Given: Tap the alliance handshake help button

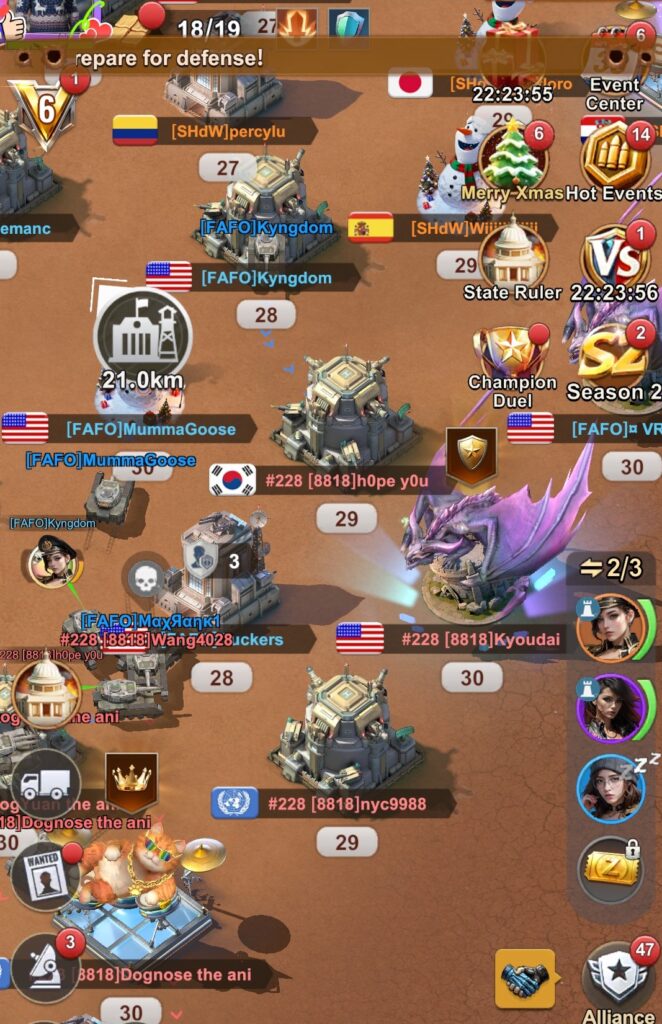Looking at the screenshot, I should [525, 979].
